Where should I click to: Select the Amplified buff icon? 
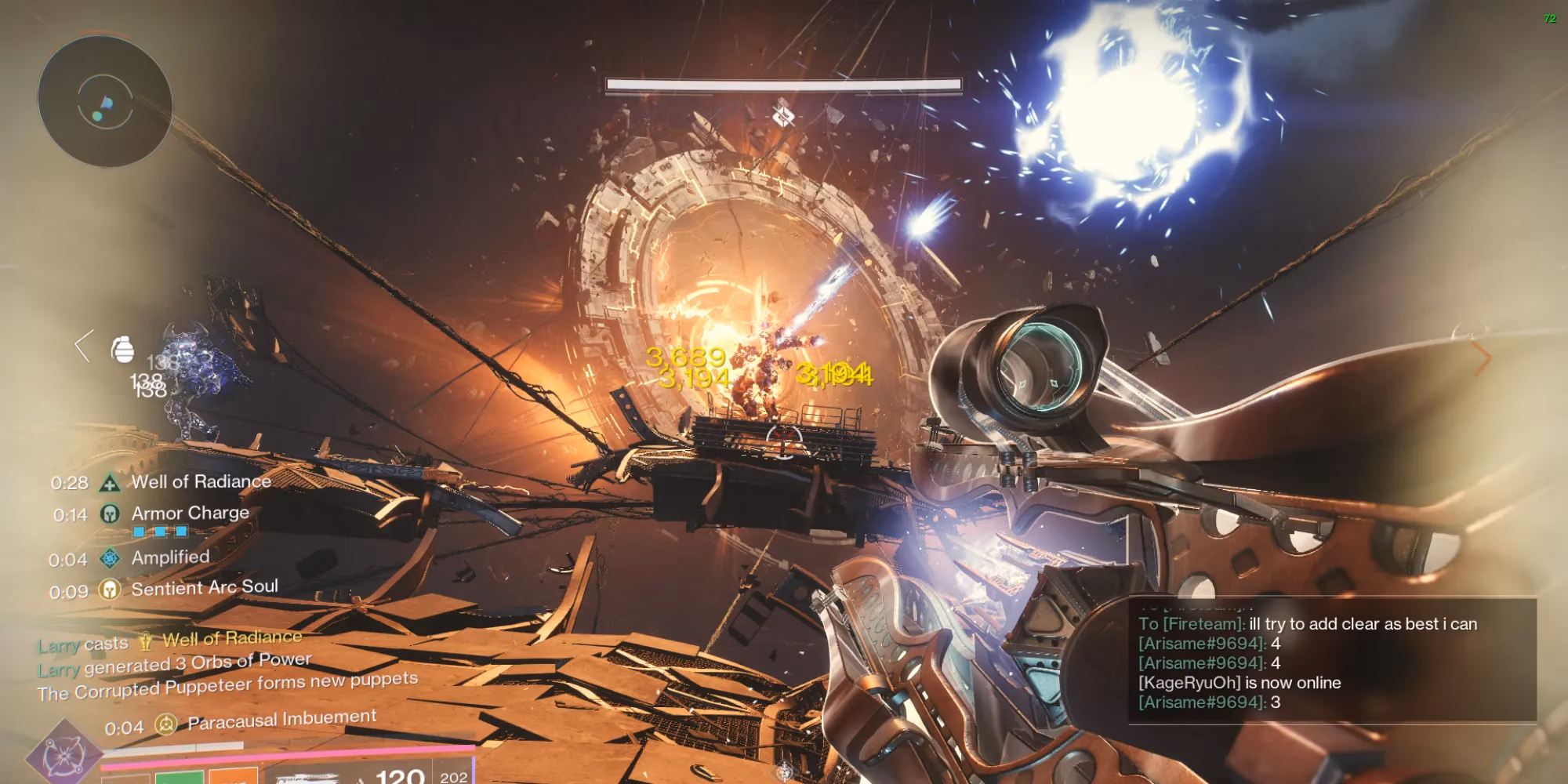click(x=110, y=558)
